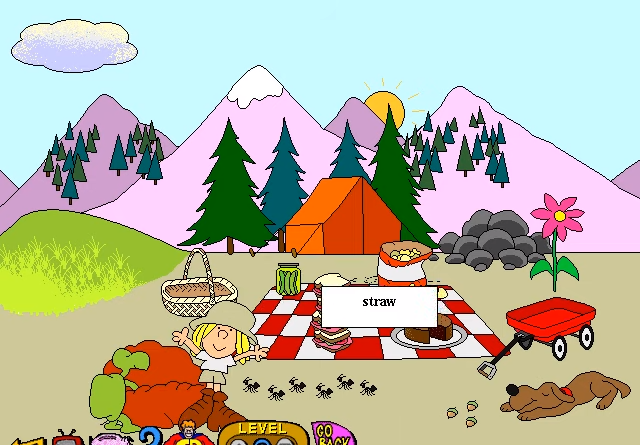
Task: Open the LEVEL selector panel
Action: pos(263,433)
